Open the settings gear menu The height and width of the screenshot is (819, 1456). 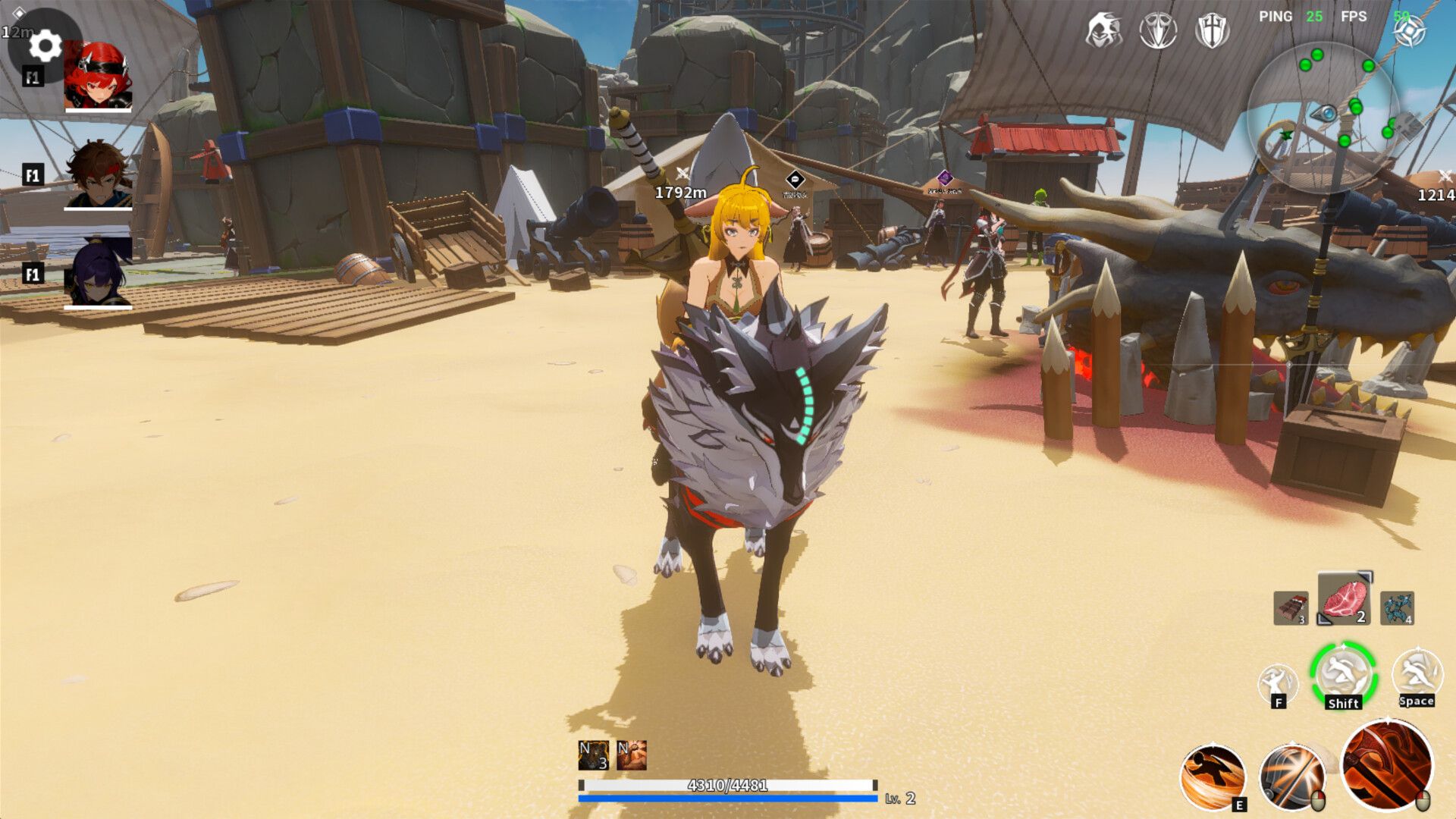tap(45, 46)
